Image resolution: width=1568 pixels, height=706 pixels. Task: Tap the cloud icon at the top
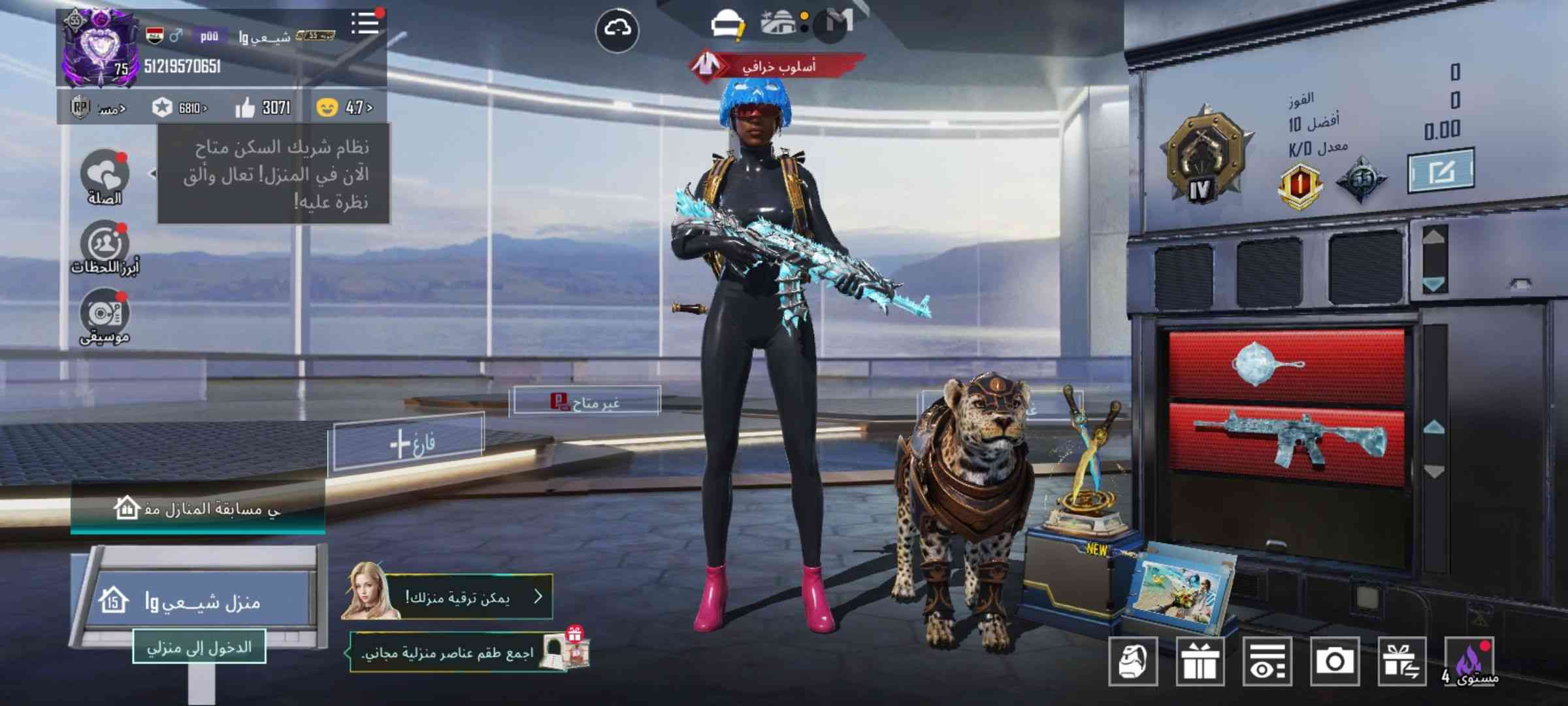click(x=617, y=29)
